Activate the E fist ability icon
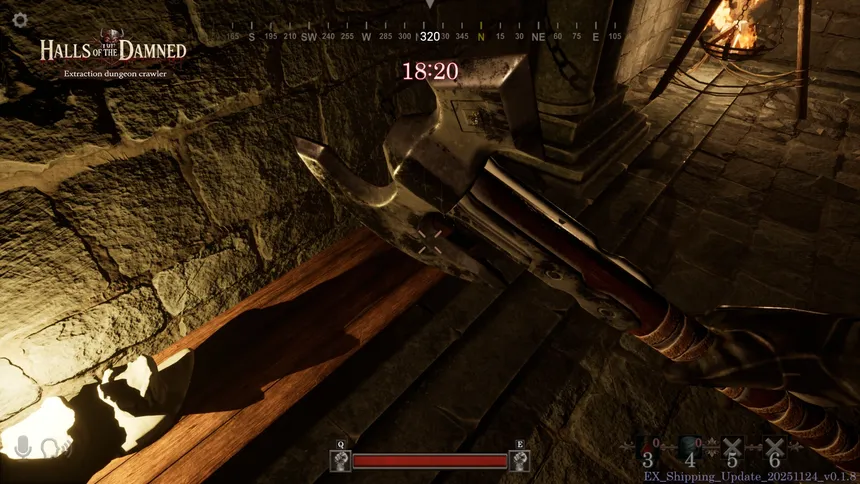The width and height of the screenshot is (860, 484). point(519,461)
